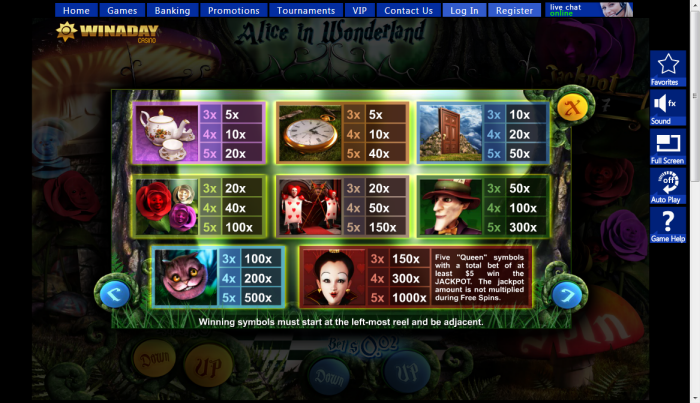Go to the next paytable page
700x403 pixels.
pyautogui.click(x=567, y=294)
